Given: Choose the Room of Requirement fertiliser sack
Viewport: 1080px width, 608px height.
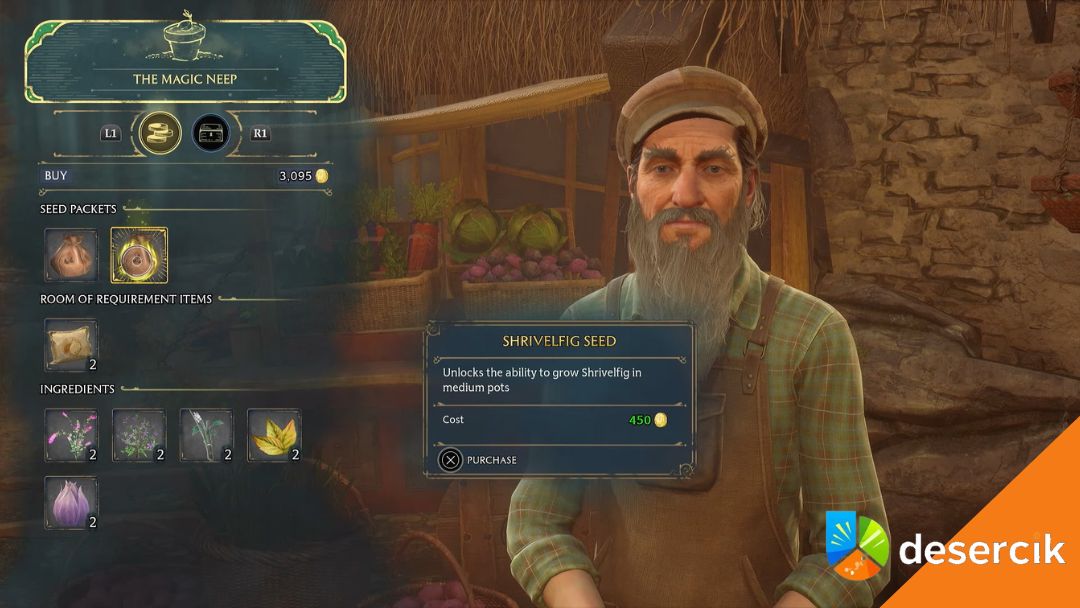Looking at the screenshot, I should [71, 344].
